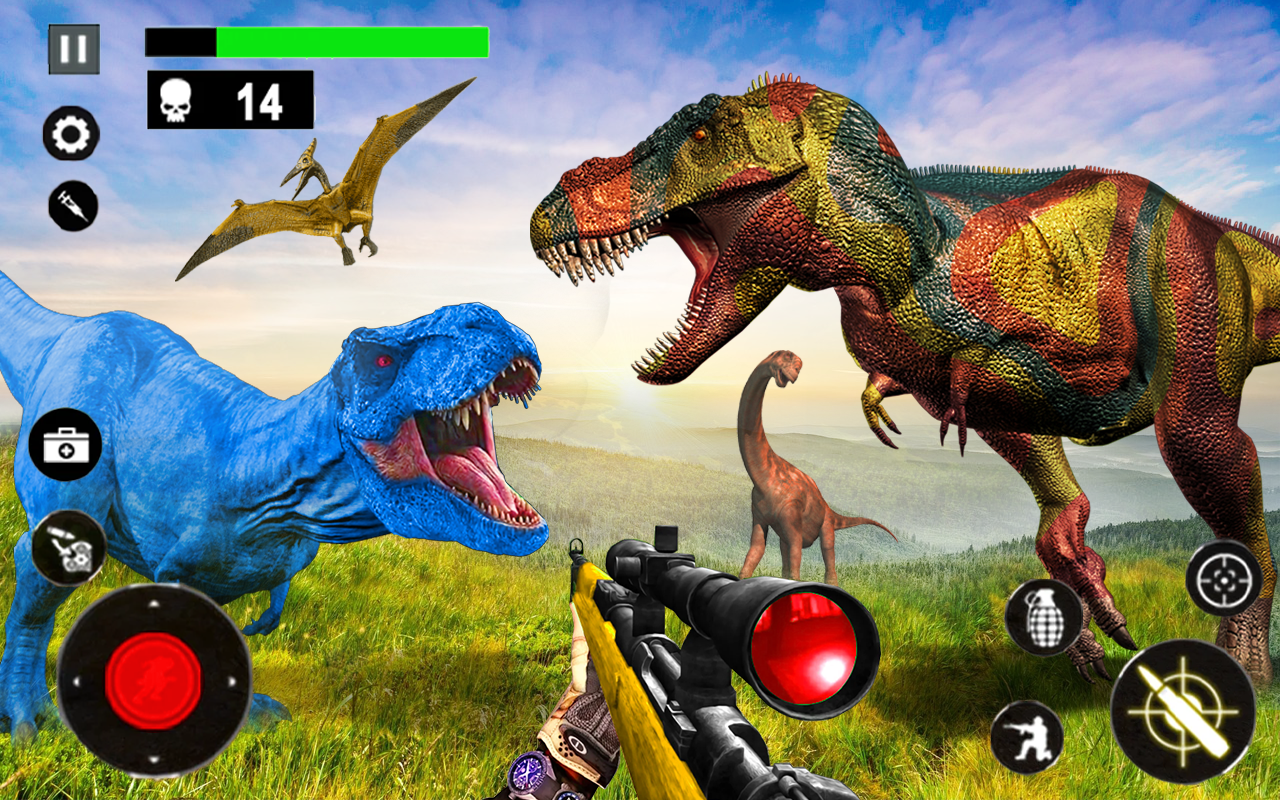Open the medkit first-aid icon

click(66, 443)
